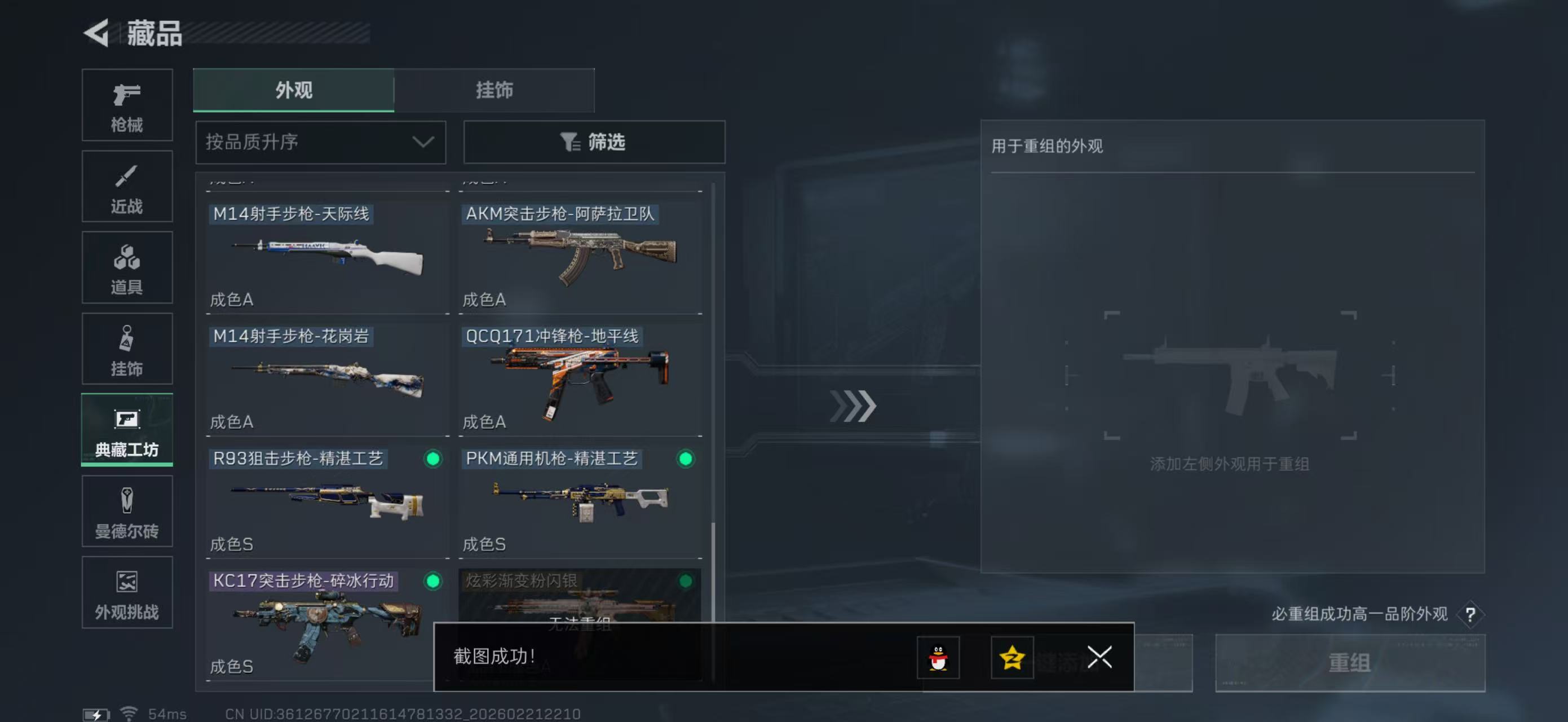Image resolution: width=1568 pixels, height=722 pixels.
Task: Open the 道具 items category
Action: click(127, 268)
